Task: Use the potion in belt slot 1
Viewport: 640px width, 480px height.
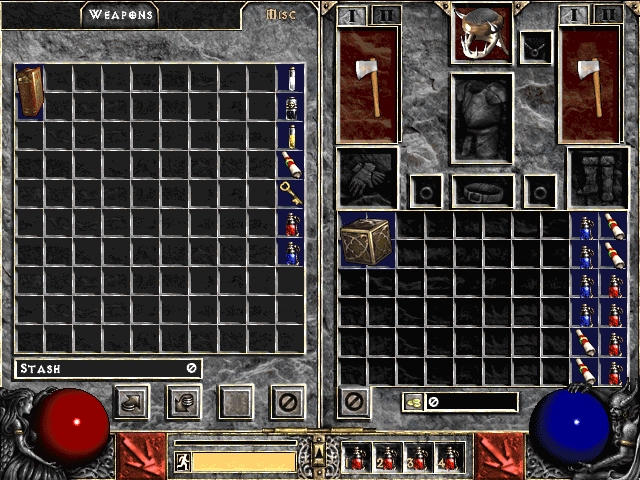Action: (x=357, y=458)
